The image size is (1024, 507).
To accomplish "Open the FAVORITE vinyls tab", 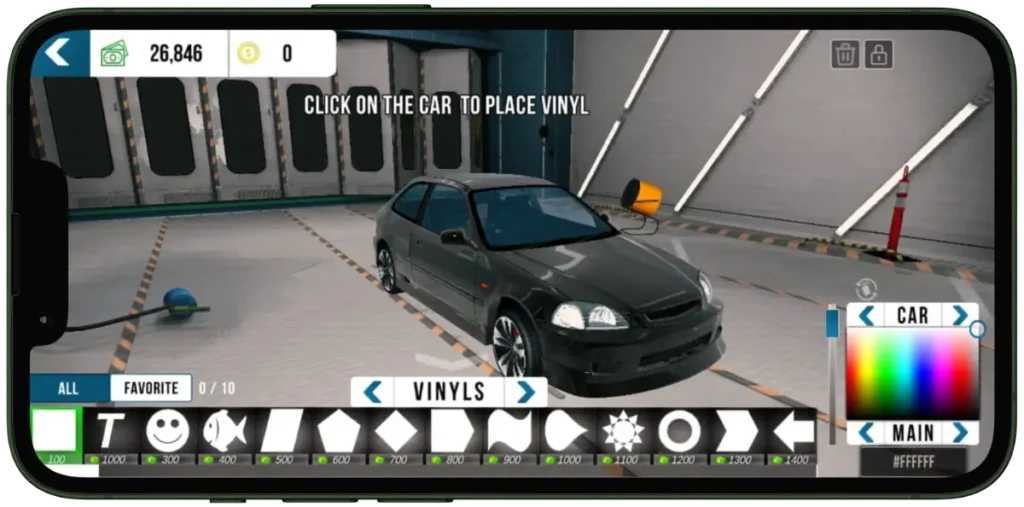I will pos(151,388).
